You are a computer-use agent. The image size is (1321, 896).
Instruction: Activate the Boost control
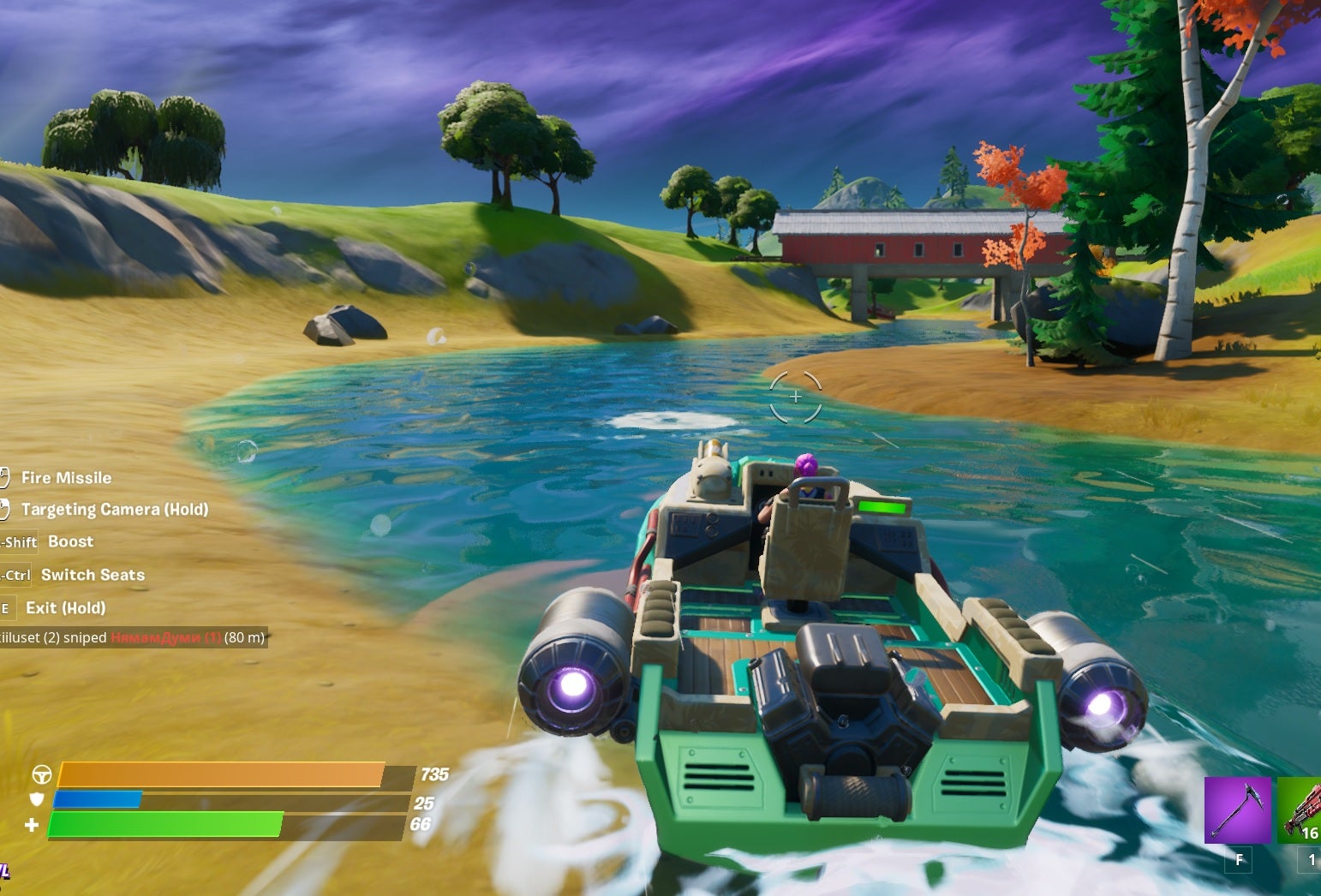(71, 541)
